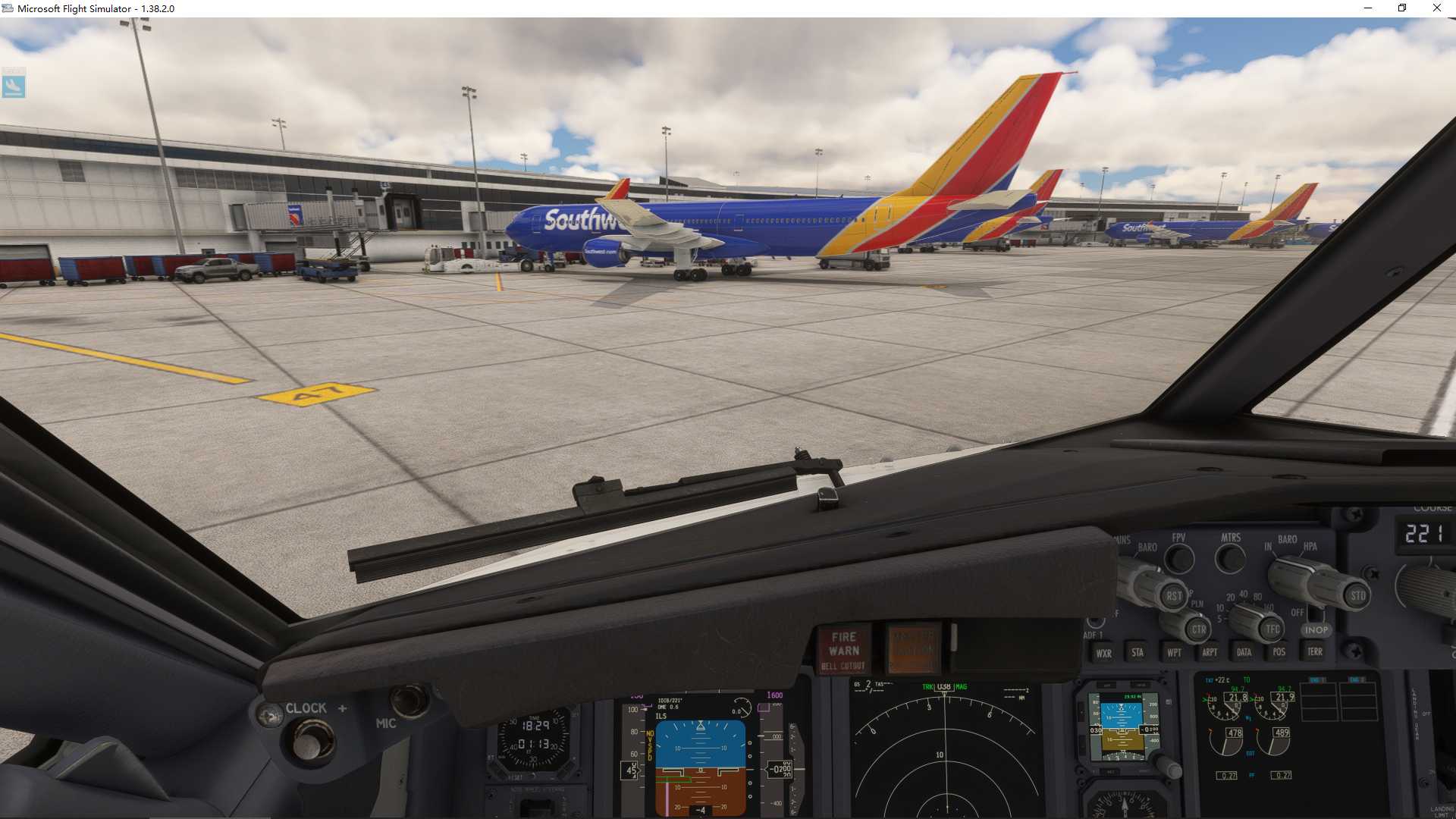Toggle the STA stations map button

click(x=1137, y=652)
